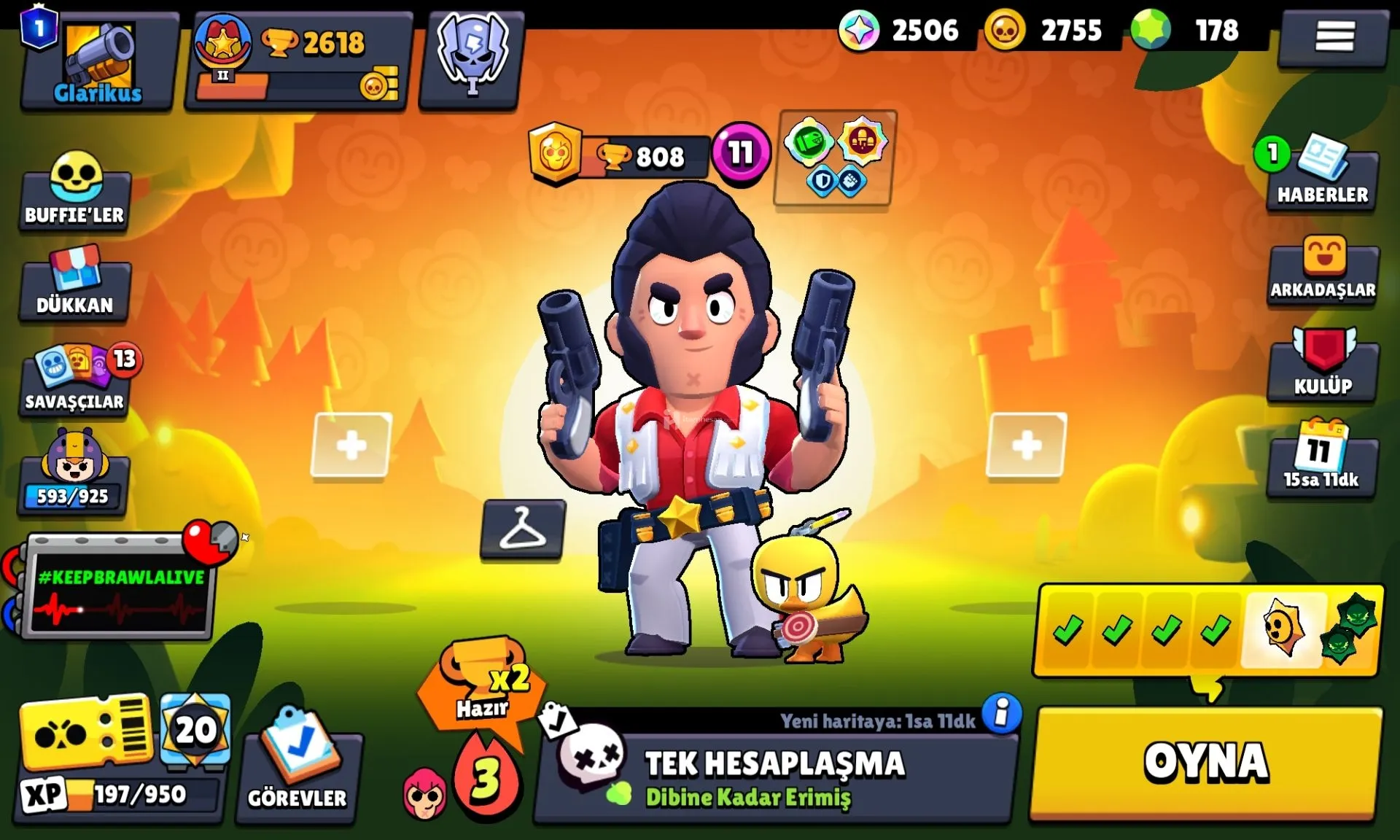1400x840 pixels.
Task: Open the ranked skull emblem button
Action: [x=472, y=57]
